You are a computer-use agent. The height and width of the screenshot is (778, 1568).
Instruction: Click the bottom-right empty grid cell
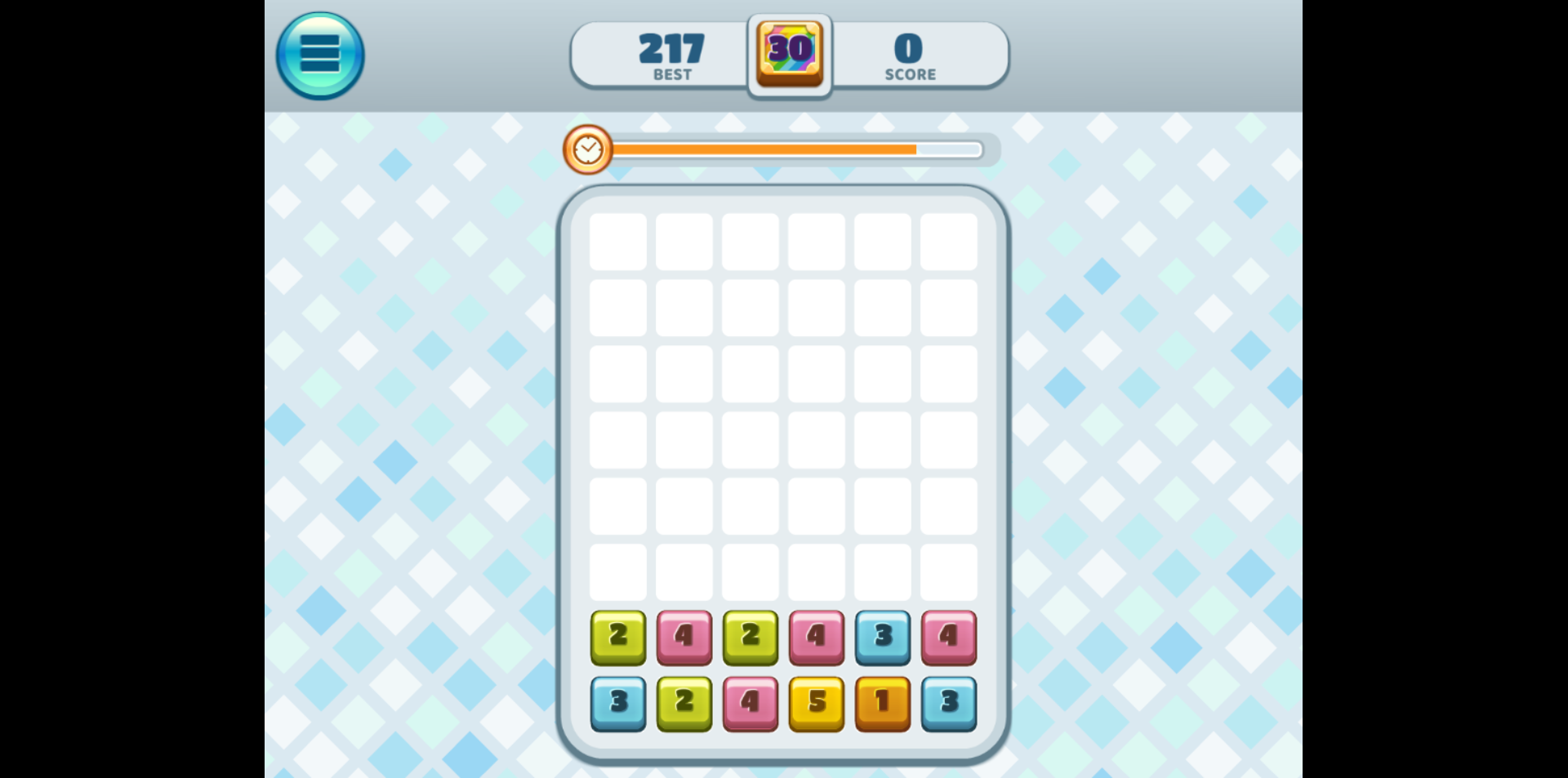coord(948,571)
